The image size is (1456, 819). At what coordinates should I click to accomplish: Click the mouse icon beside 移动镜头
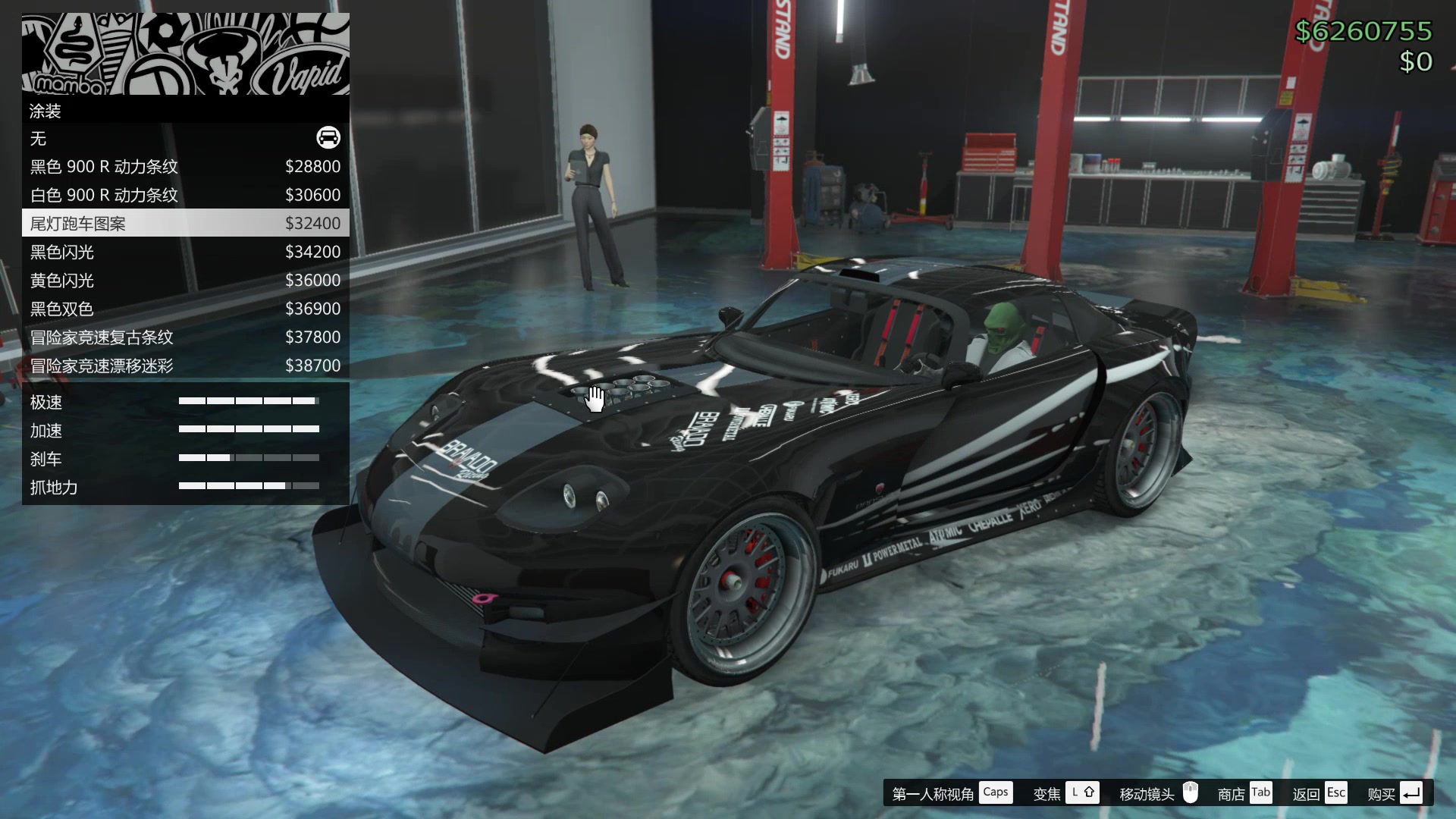[x=1191, y=792]
